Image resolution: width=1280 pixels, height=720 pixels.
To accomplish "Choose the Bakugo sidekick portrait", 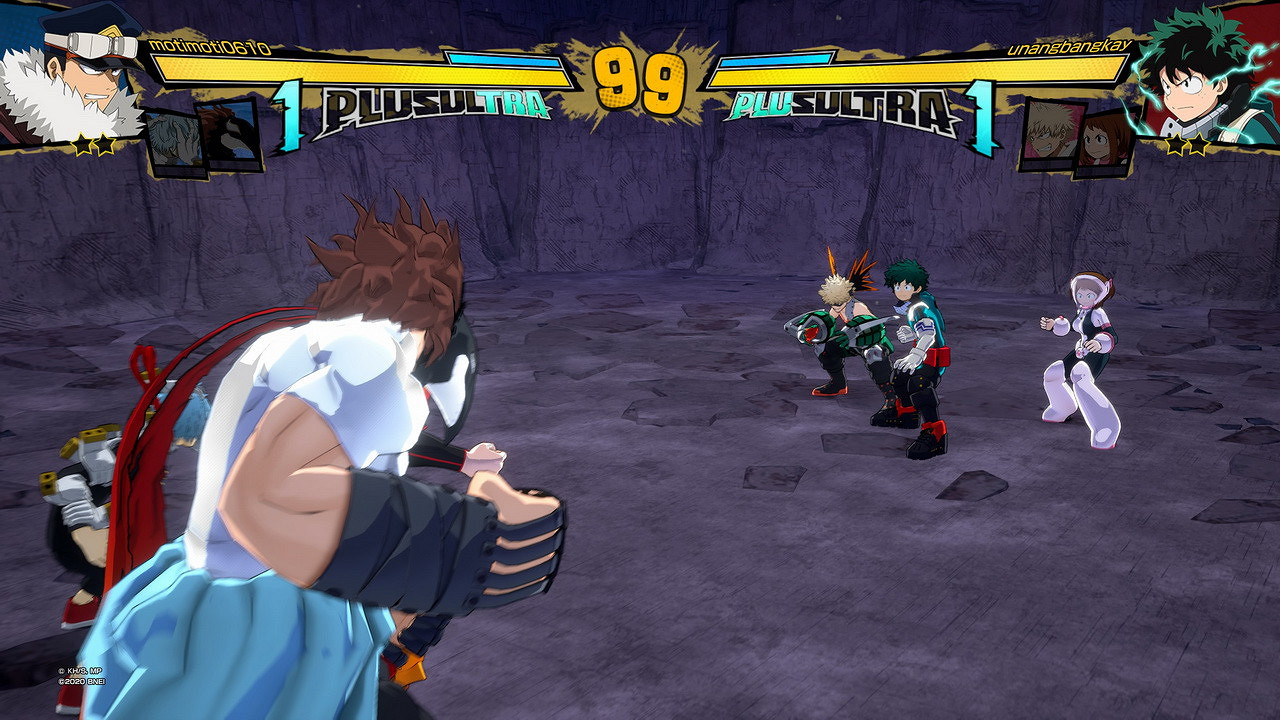I will 1052,135.
